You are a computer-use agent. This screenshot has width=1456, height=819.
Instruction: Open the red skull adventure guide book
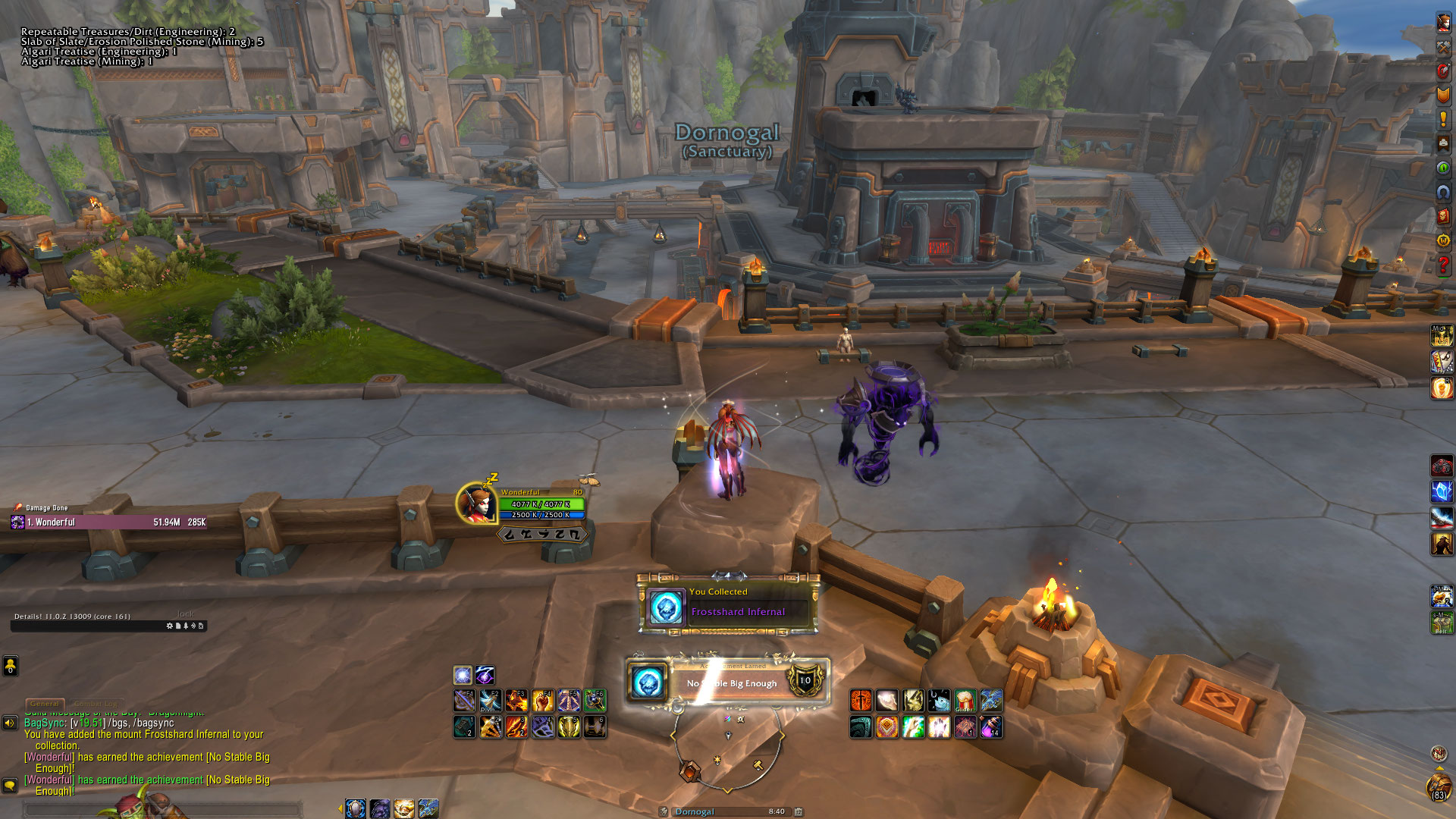pos(1443,217)
